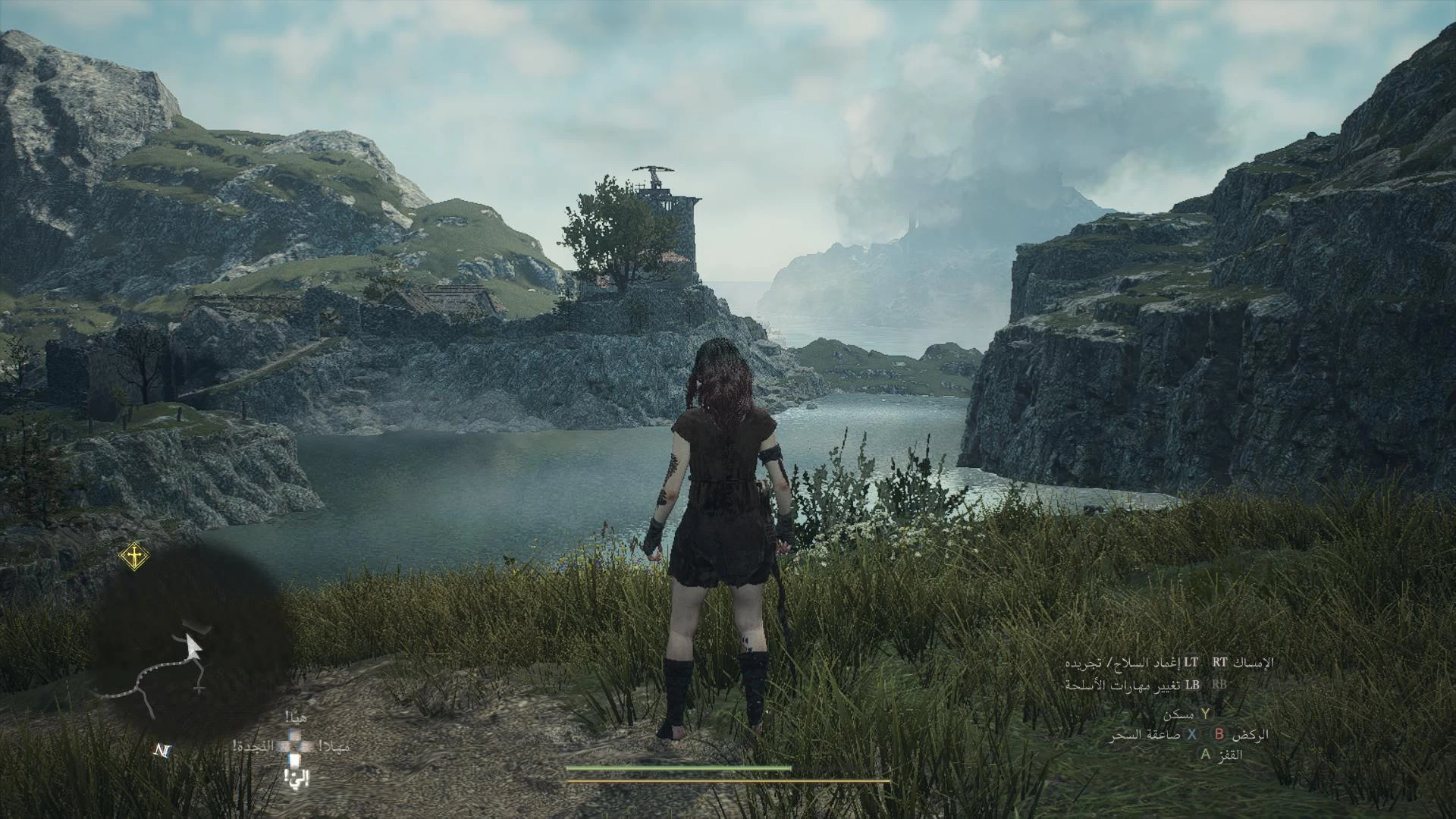1456x819 pixels.
Task: Click the N compass indicator by the minimap
Action: click(162, 751)
